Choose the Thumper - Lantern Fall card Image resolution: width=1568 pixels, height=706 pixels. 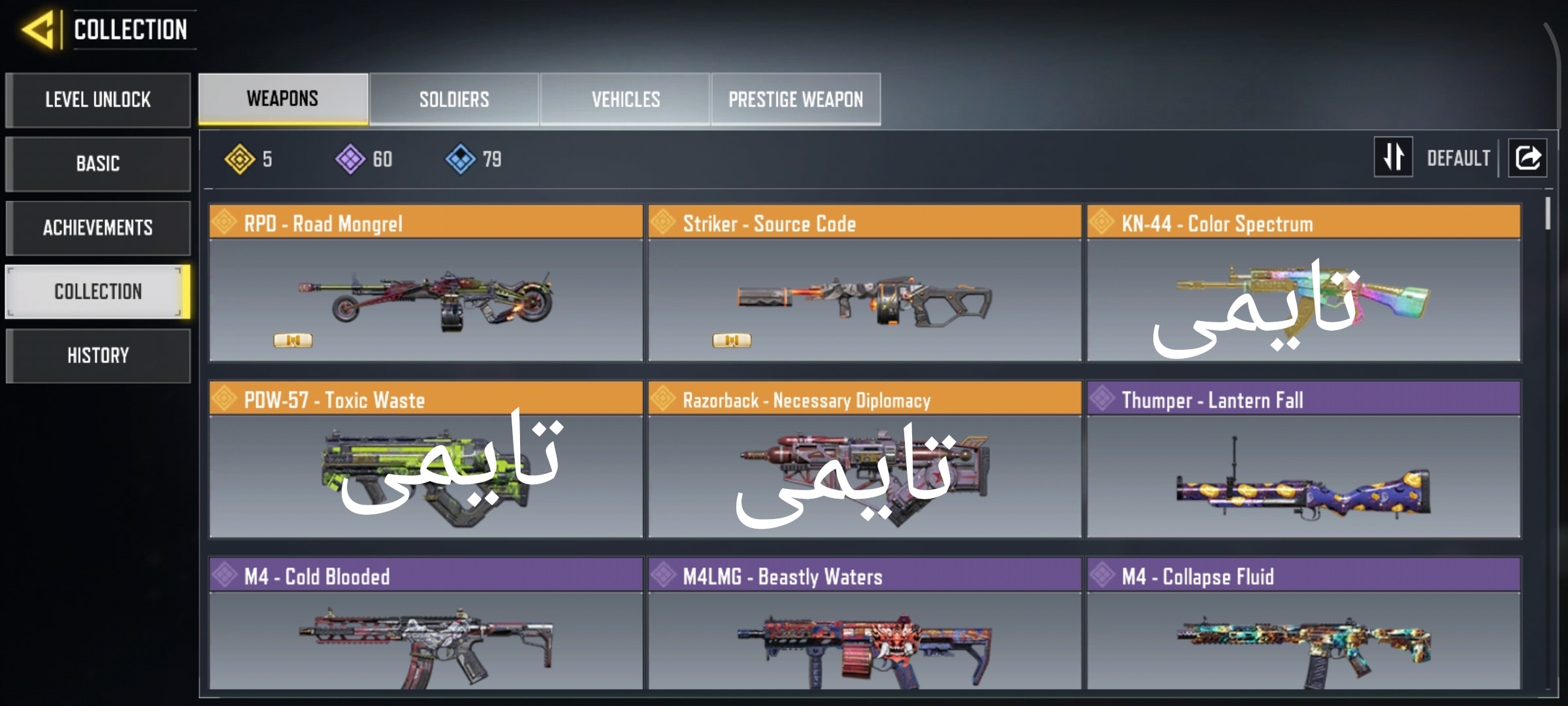(x=1303, y=460)
